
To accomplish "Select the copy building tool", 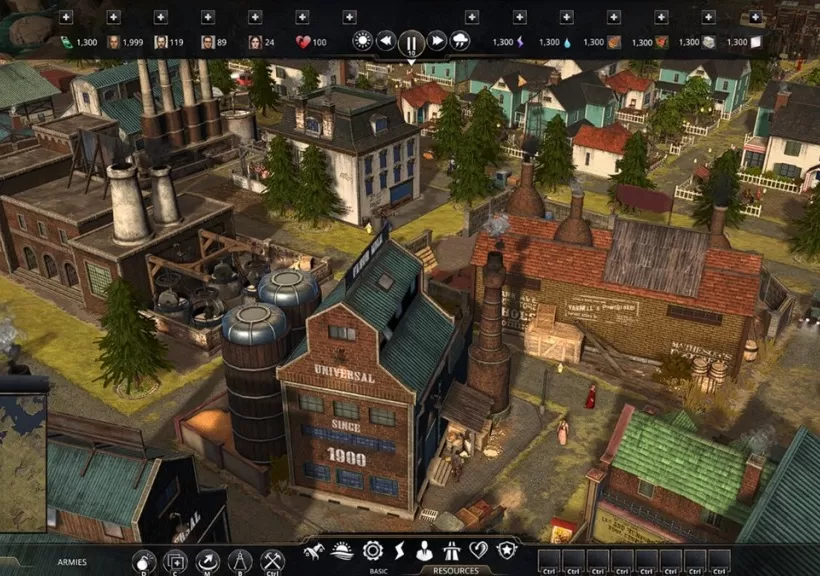I will point(175,561).
